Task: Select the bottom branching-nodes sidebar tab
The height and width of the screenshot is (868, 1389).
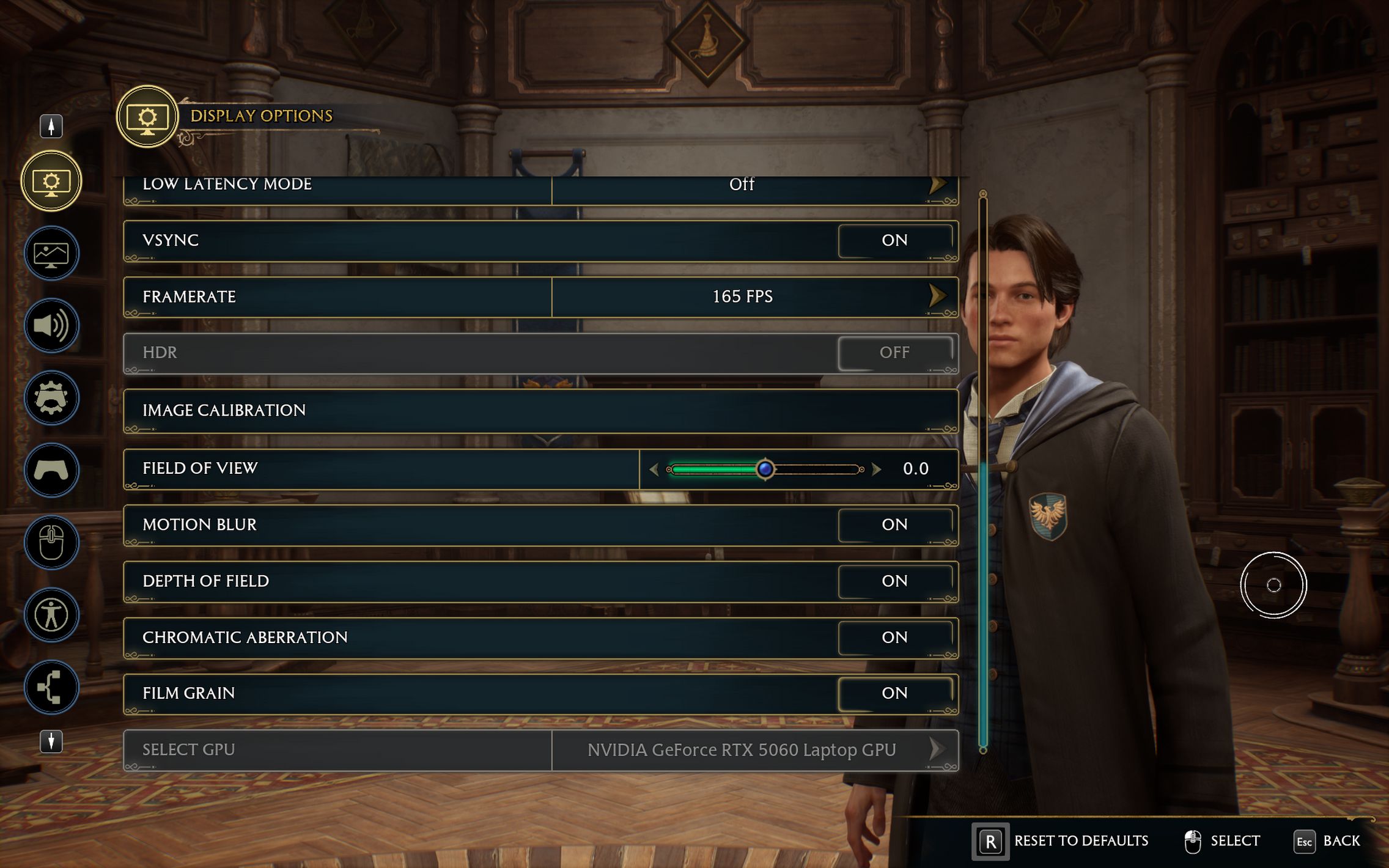Action: (51, 687)
